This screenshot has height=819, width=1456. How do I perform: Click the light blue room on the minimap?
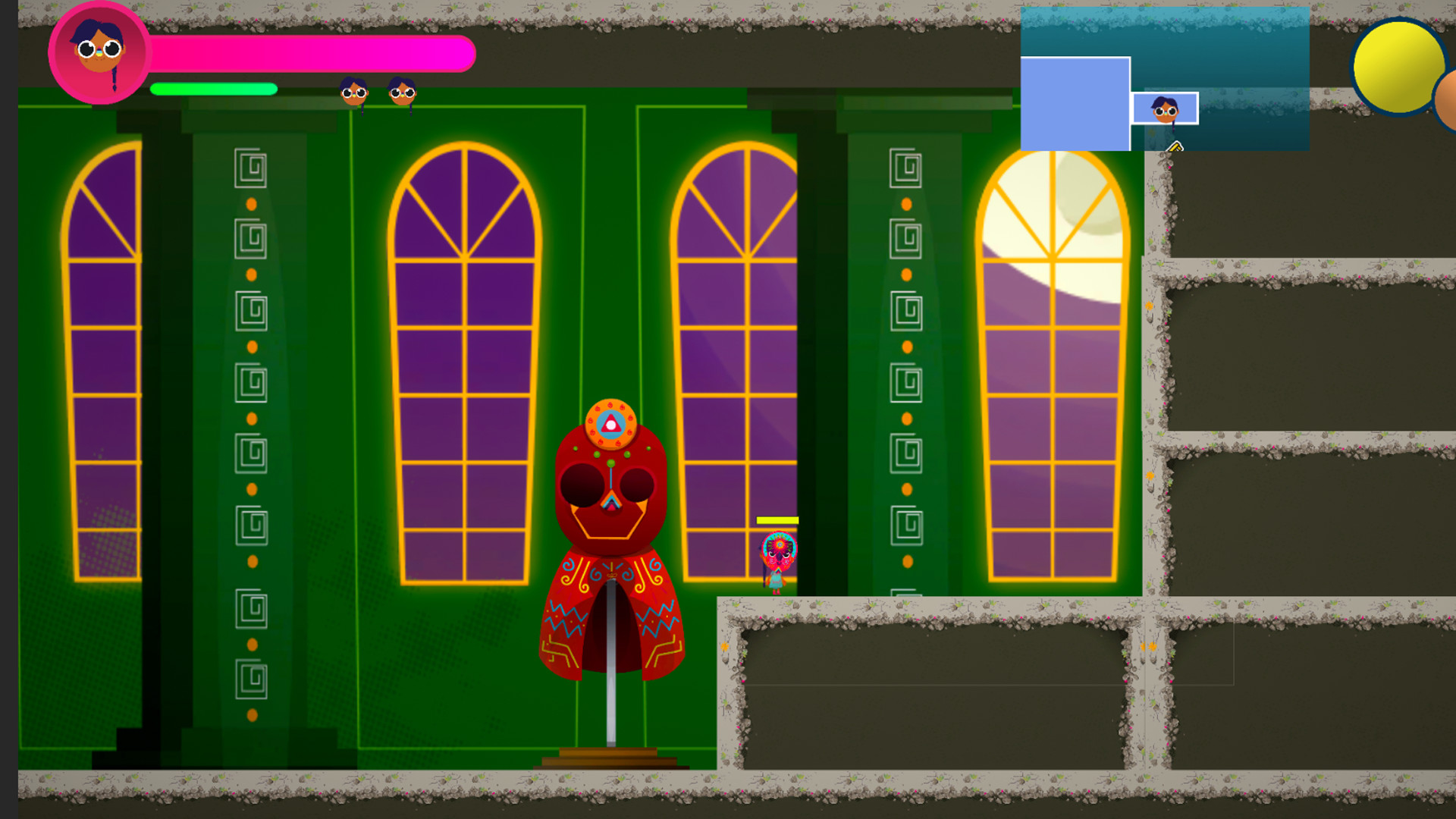click(x=1075, y=102)
